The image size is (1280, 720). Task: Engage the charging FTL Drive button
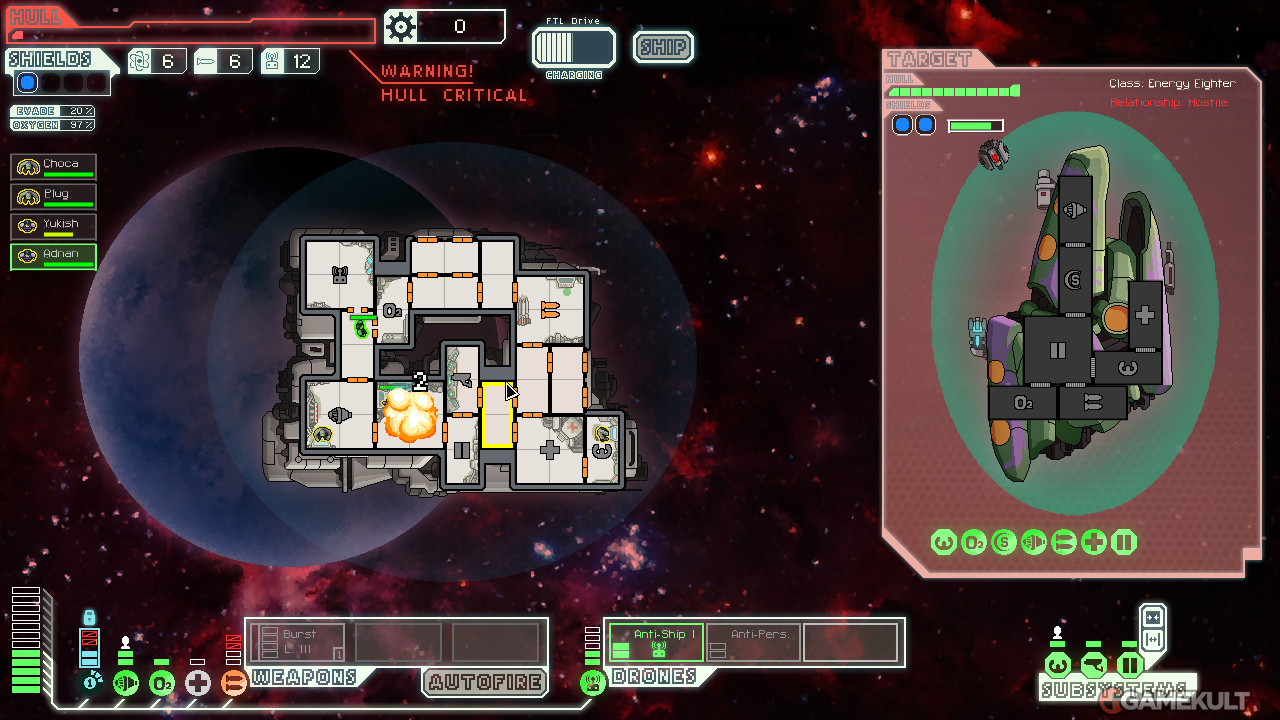(x=573, y=47)
